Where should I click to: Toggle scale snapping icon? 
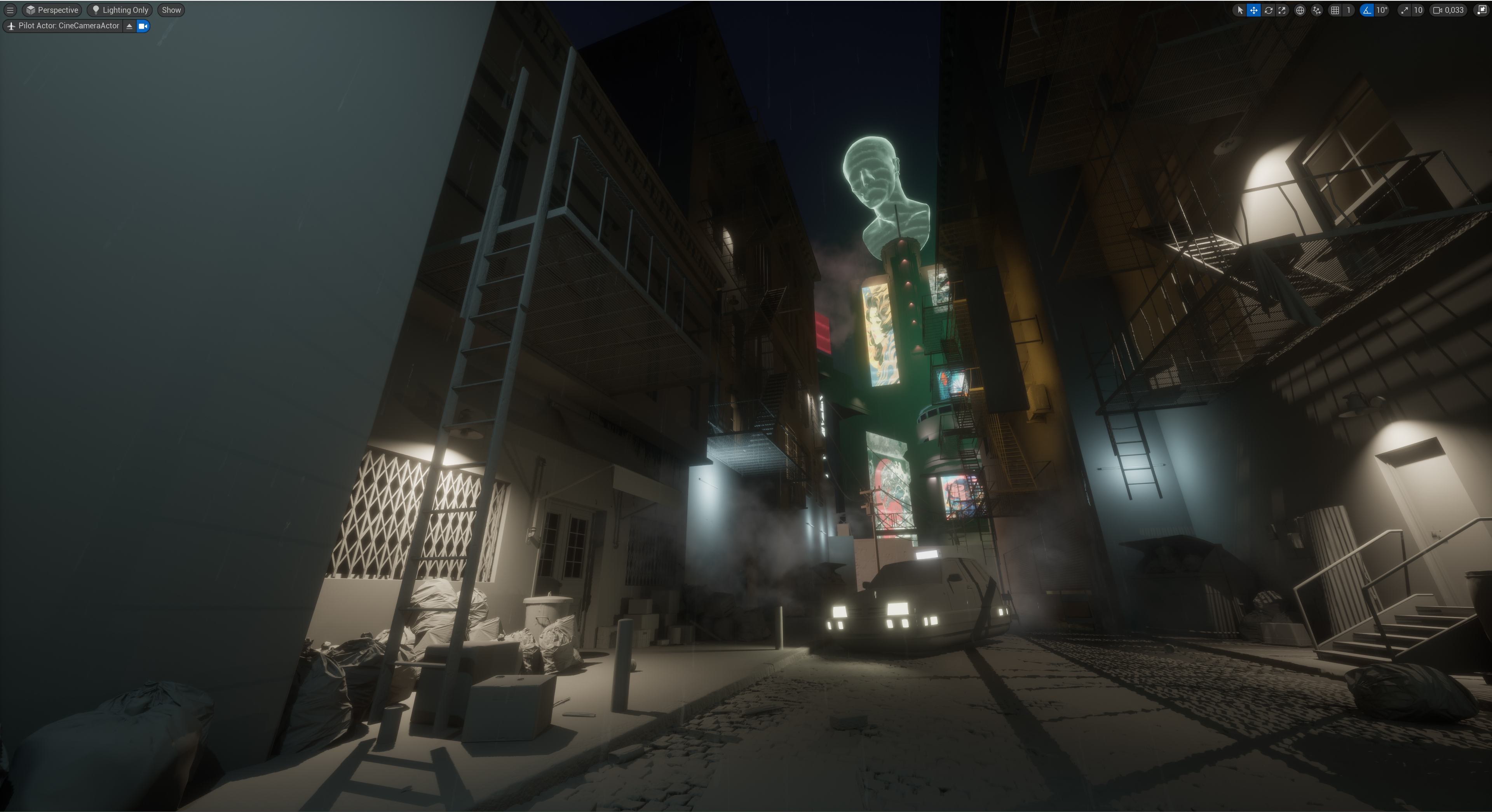[x=1404, y=10]
